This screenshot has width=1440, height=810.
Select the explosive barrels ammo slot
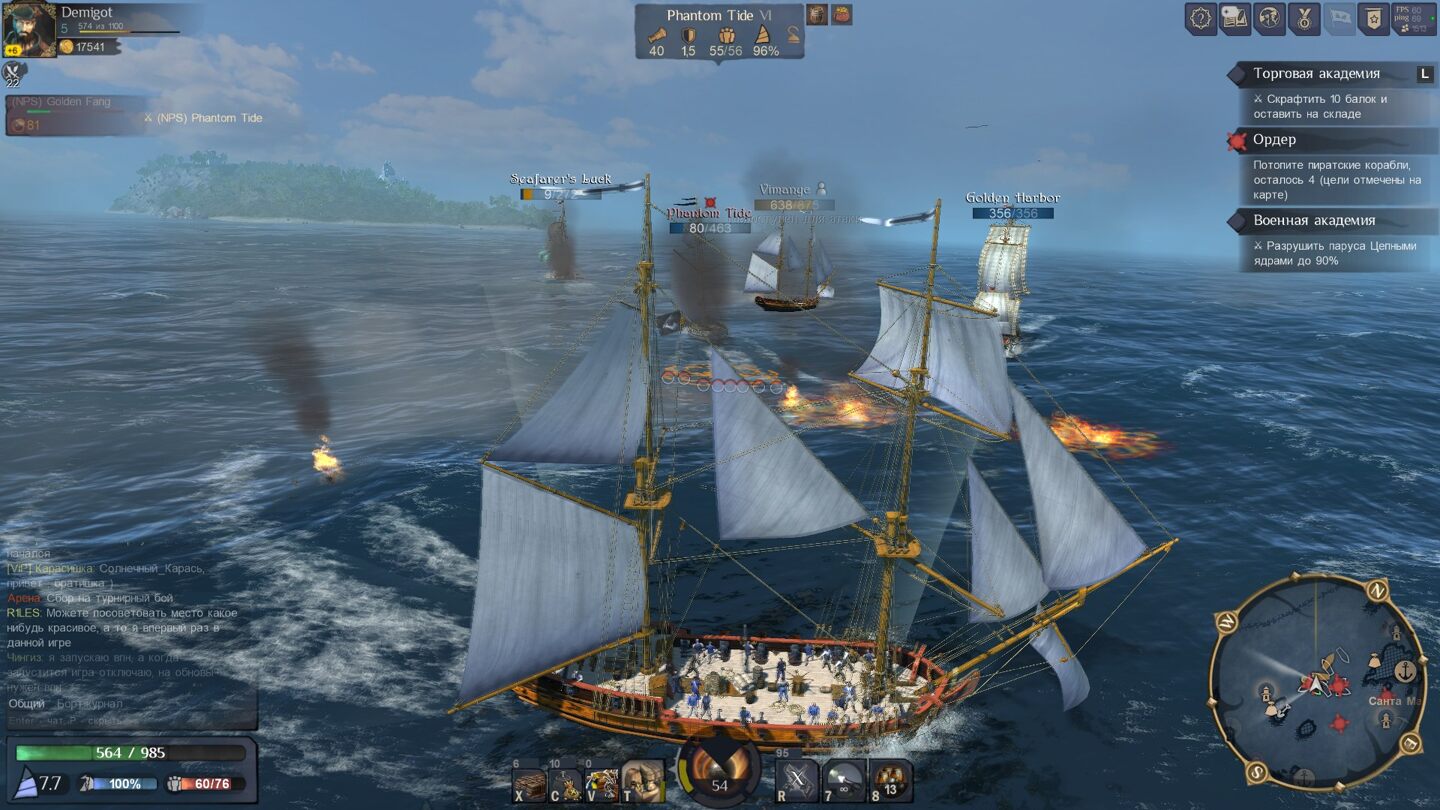(x=890, y=781)
